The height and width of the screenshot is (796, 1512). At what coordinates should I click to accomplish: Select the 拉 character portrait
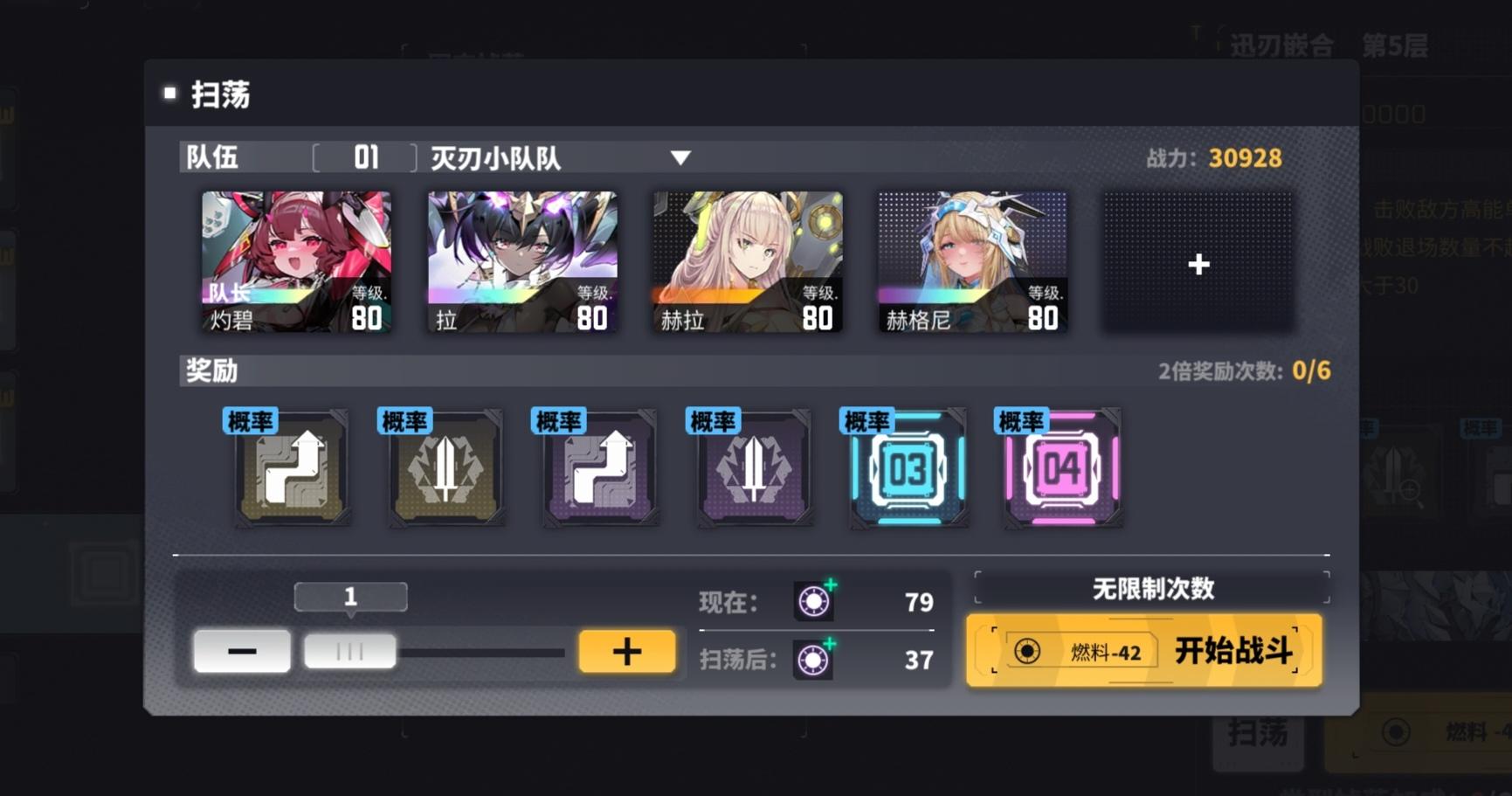[x=521, y=260]
